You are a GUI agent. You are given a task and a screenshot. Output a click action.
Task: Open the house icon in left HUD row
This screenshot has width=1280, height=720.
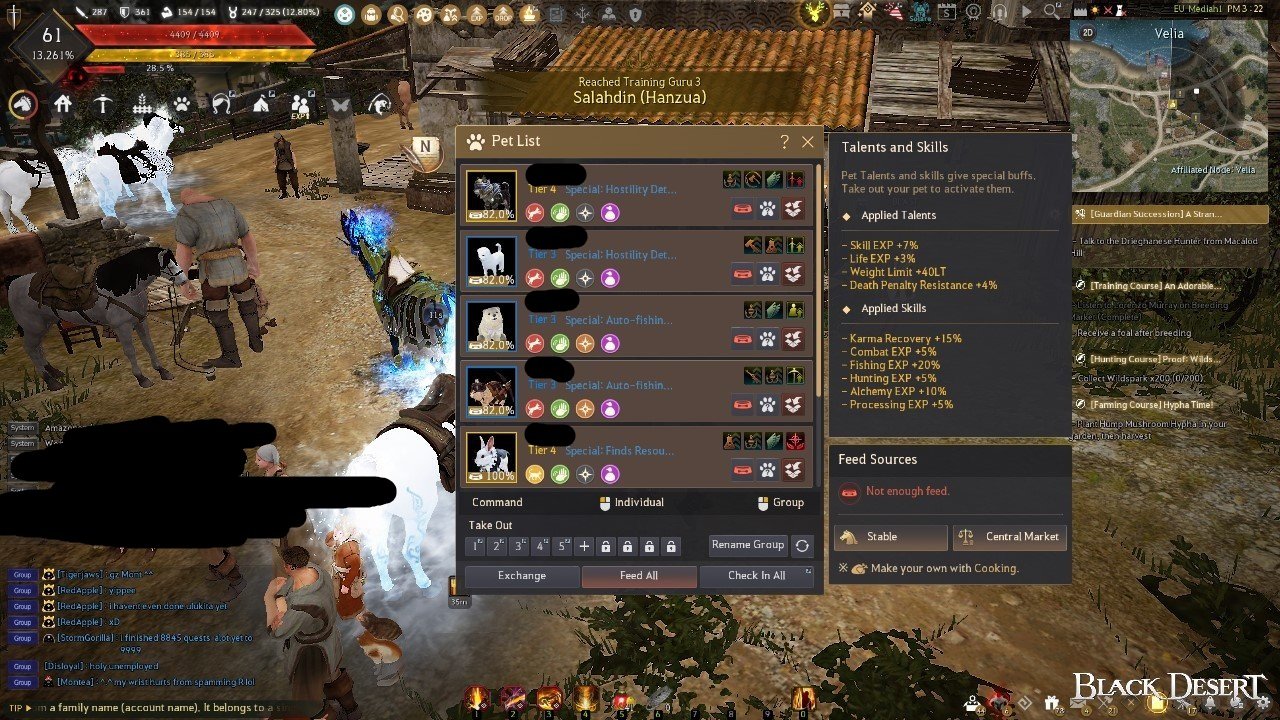pyautogui.click(x=63, y=104)
